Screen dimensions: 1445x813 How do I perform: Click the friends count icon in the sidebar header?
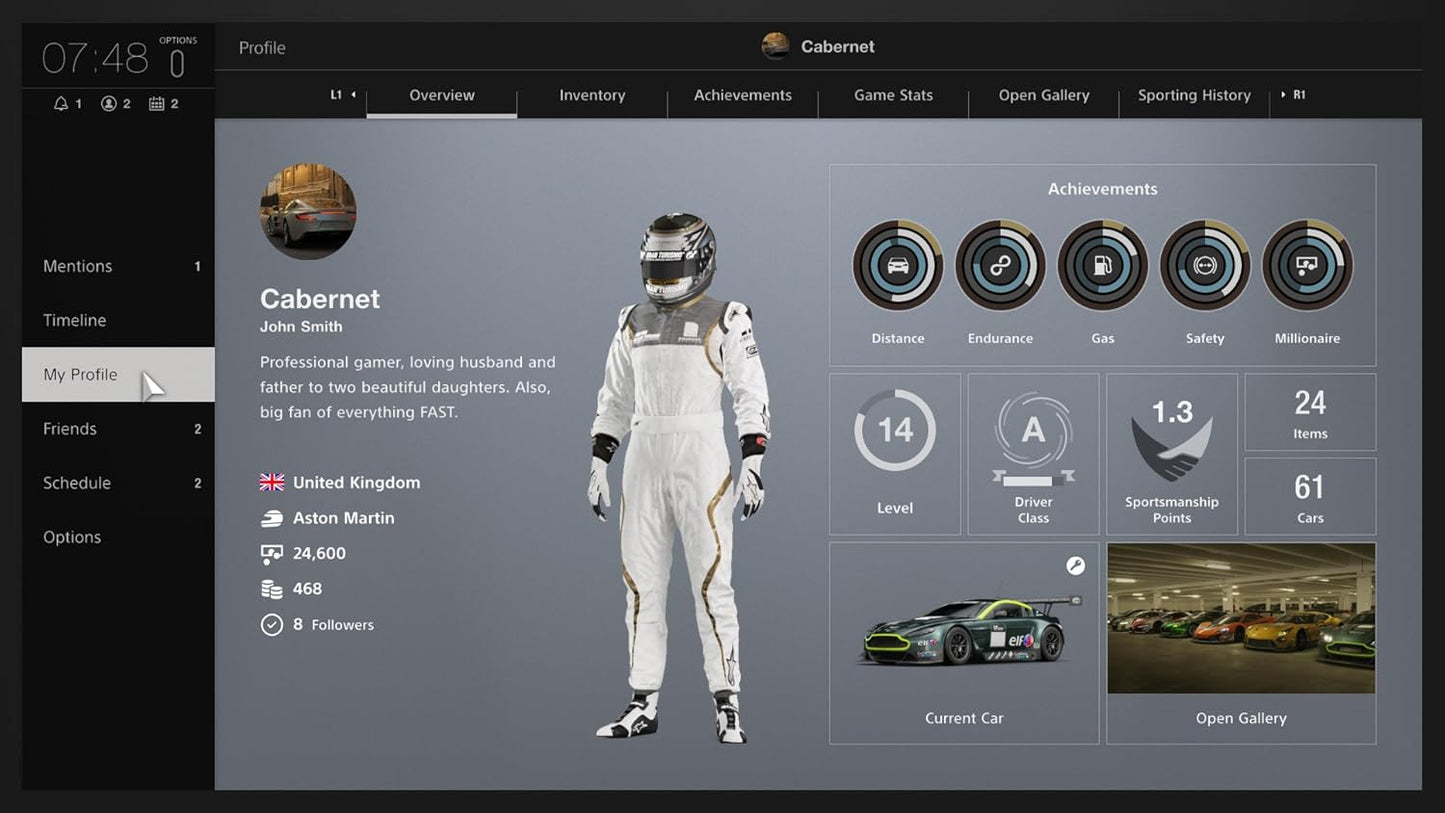[110, 103]
